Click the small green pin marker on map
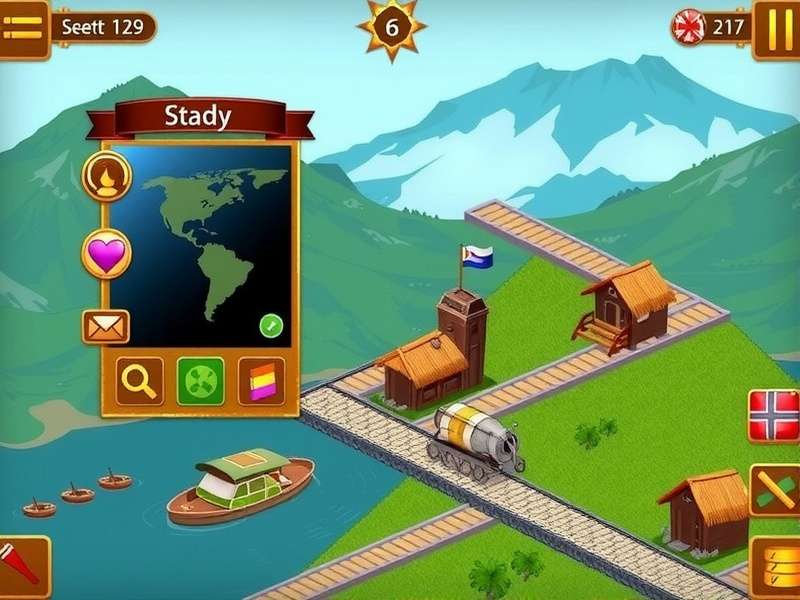Viewport: 800px width, 600px height. [x=271, y=325]
